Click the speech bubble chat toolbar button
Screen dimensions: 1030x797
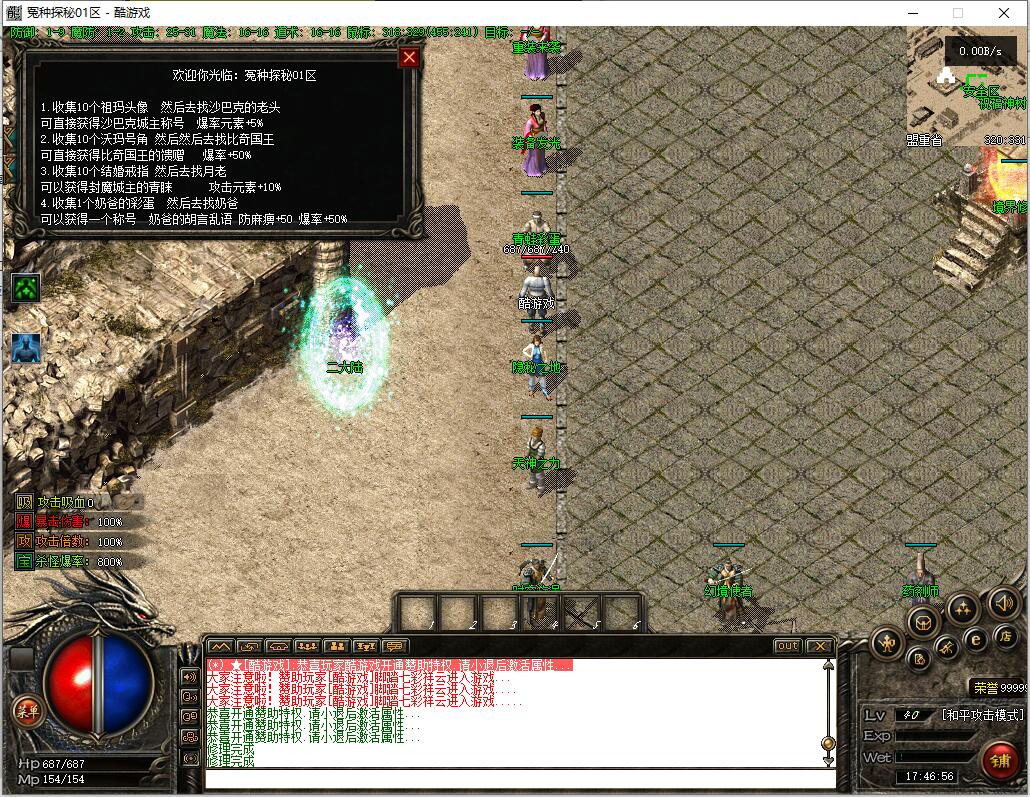tap(396, 646)
